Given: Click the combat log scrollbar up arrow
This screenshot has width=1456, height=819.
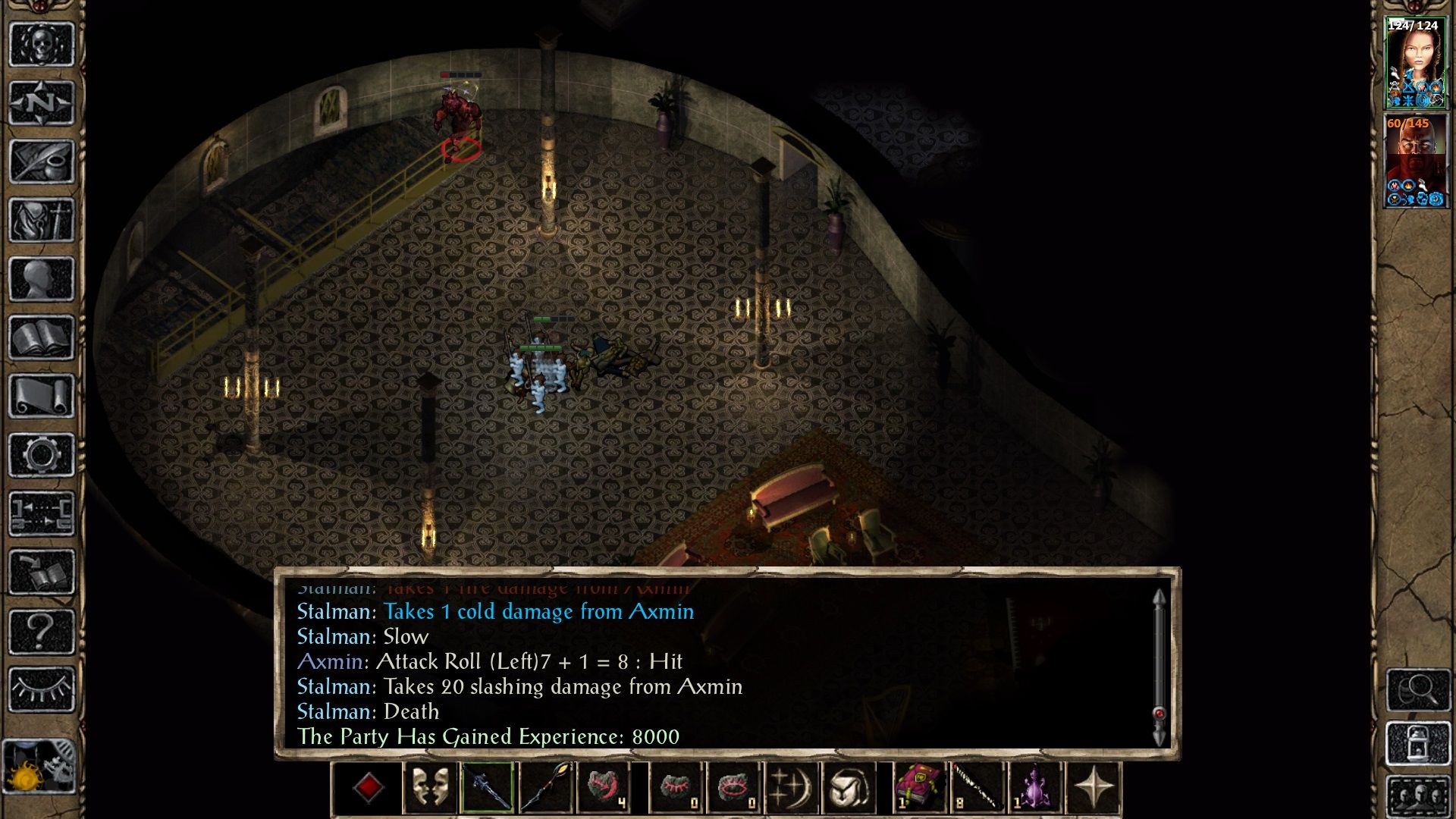Looking at the screenshot, I should (1158, 595).
